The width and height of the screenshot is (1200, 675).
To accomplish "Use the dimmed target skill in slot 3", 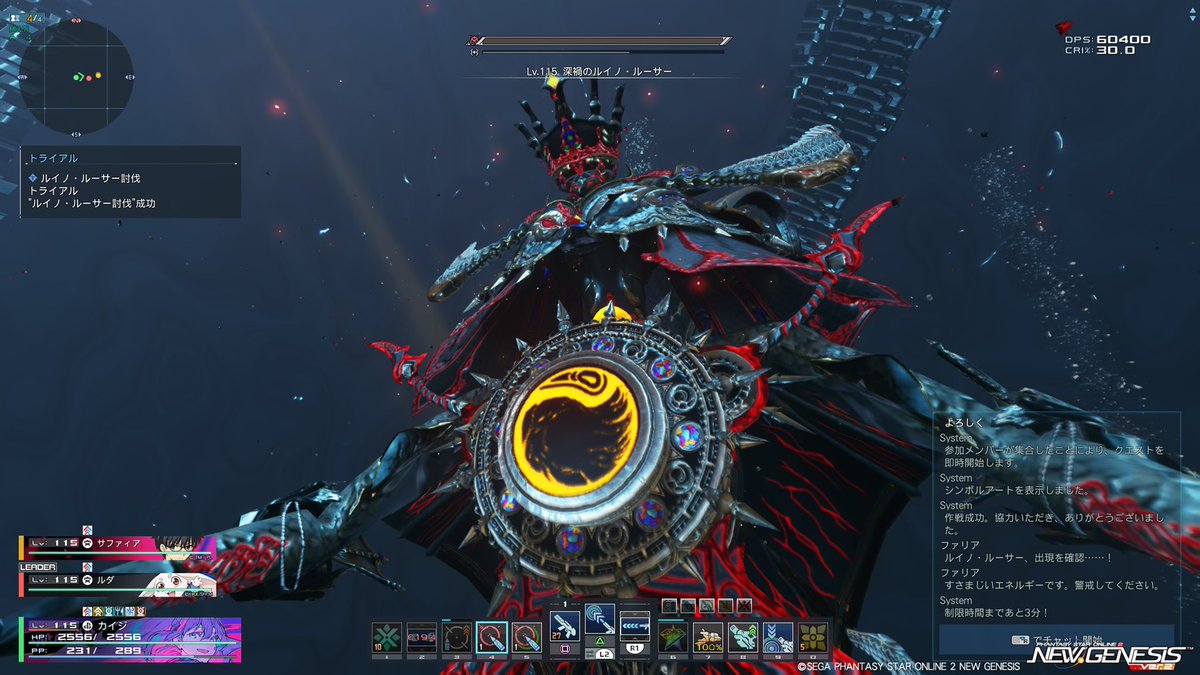I will 457,638.
